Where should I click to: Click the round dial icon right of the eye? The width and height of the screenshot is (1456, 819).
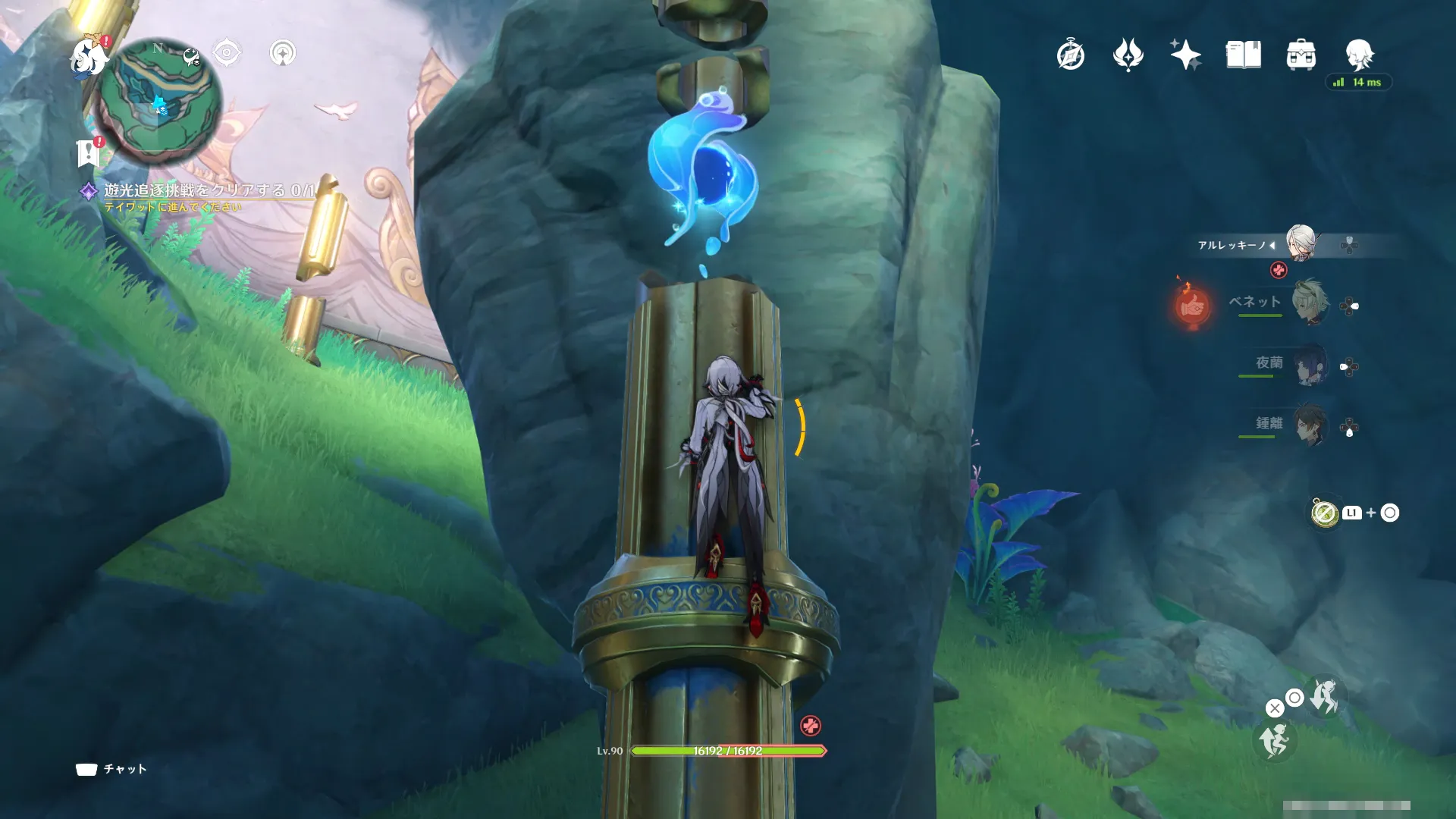tap(283, 53)
